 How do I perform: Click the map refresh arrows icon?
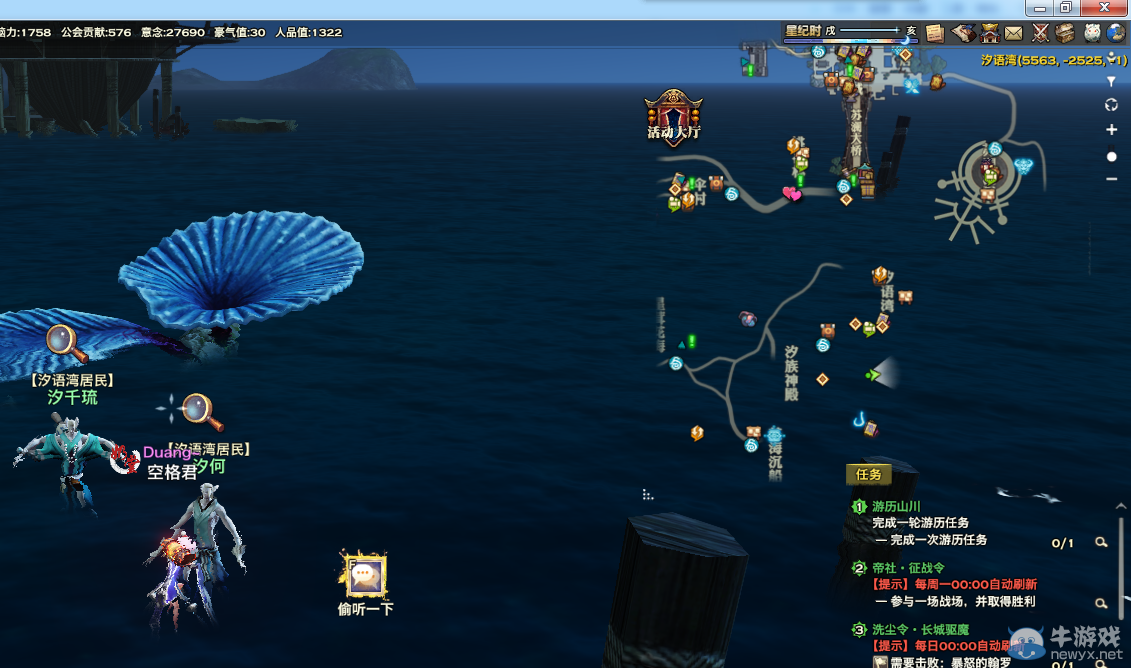pos(1111,105)
